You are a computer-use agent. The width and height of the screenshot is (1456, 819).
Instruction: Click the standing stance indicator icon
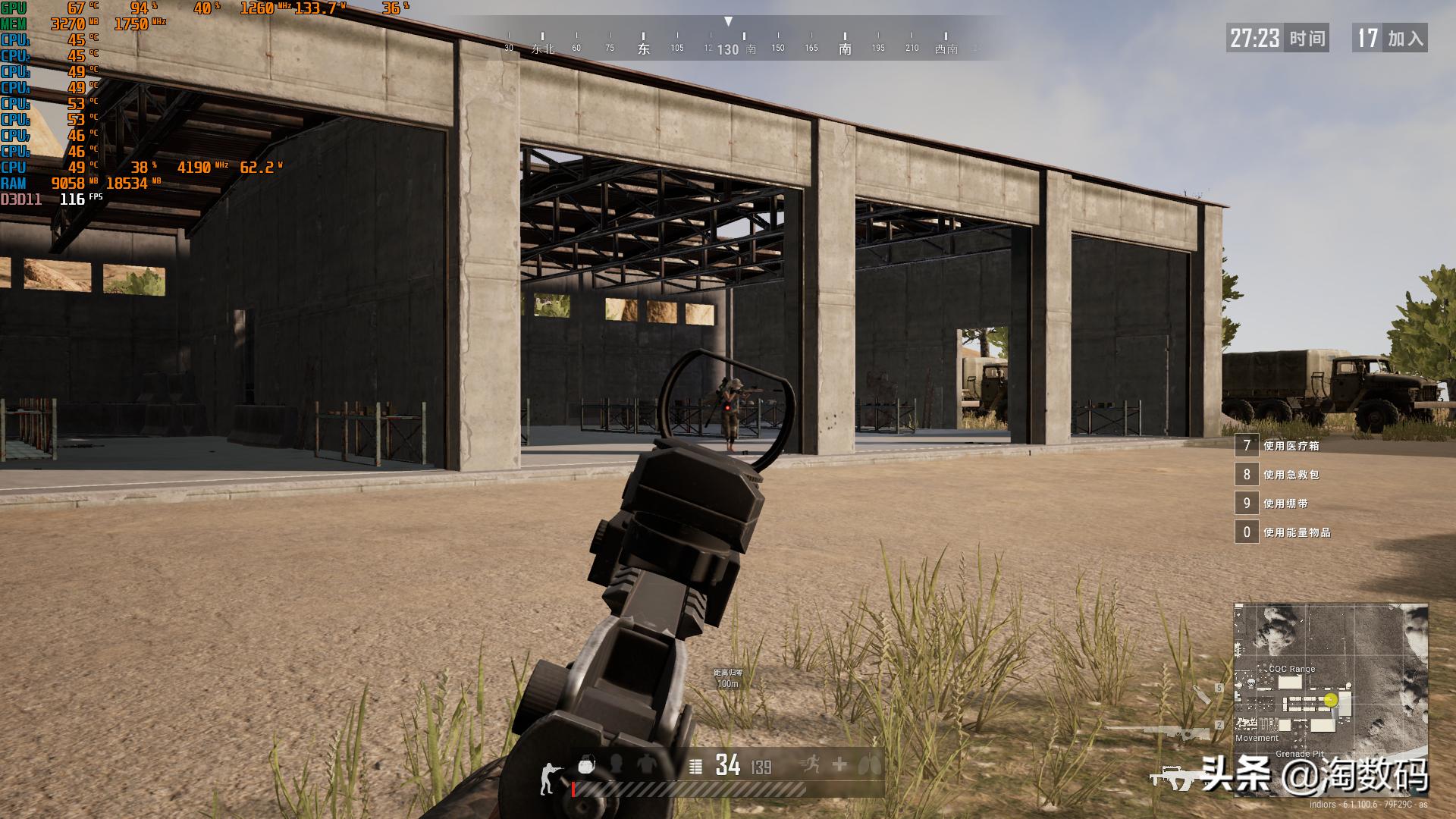click(548, 779)
